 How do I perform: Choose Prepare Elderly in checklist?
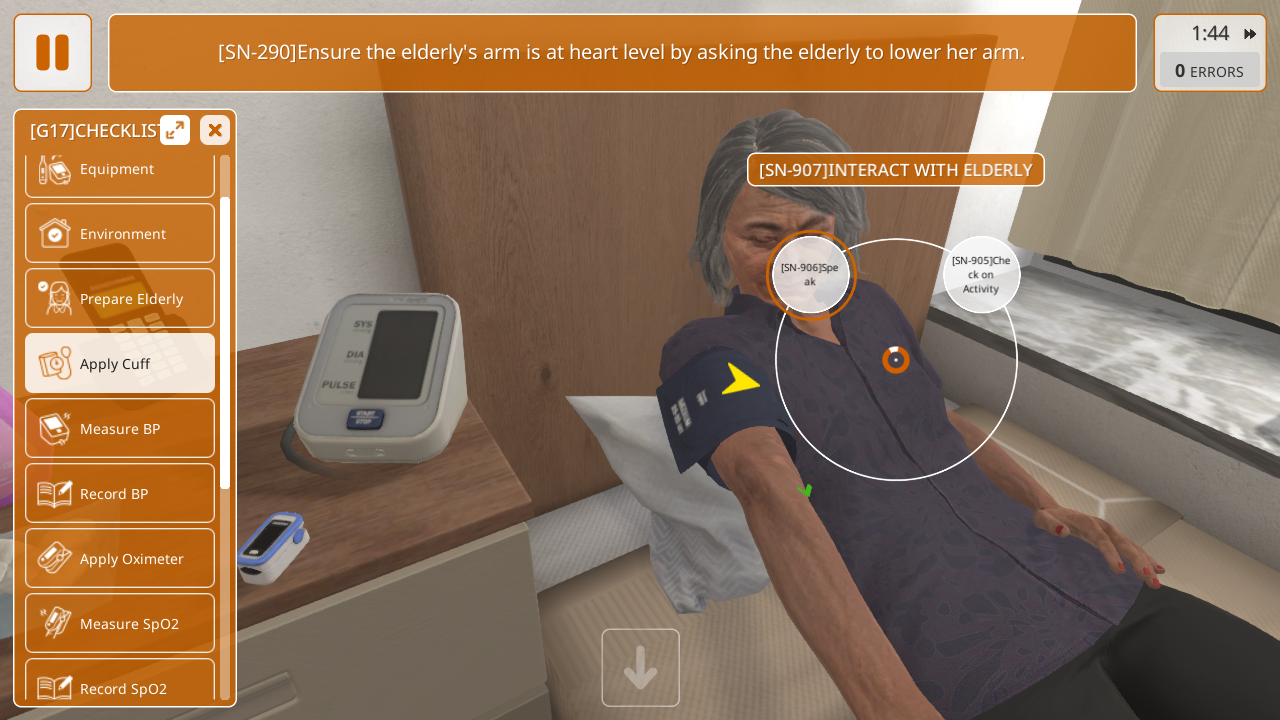(x=120, y=299)
